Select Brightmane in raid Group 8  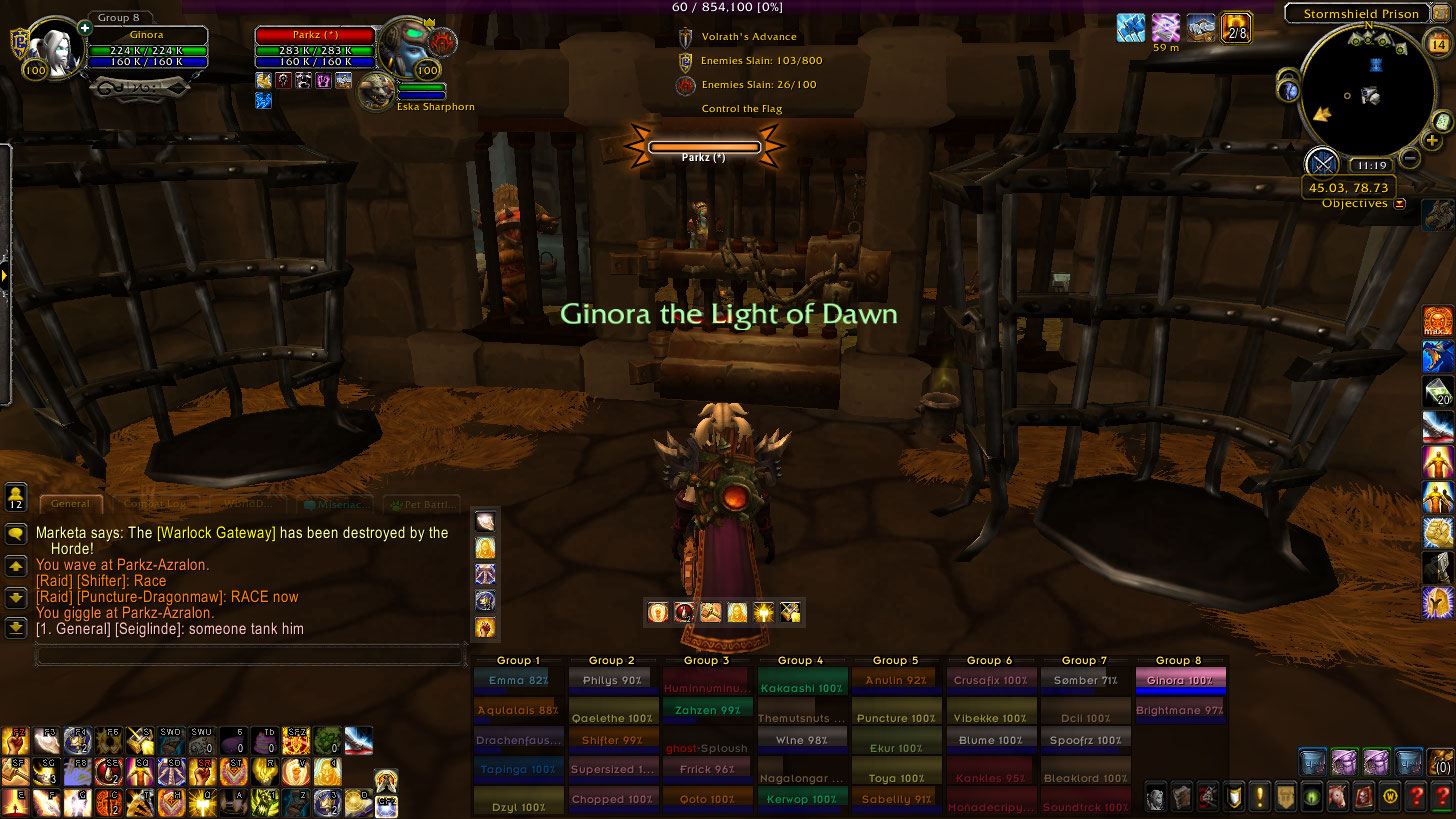tap(1180, 711)
